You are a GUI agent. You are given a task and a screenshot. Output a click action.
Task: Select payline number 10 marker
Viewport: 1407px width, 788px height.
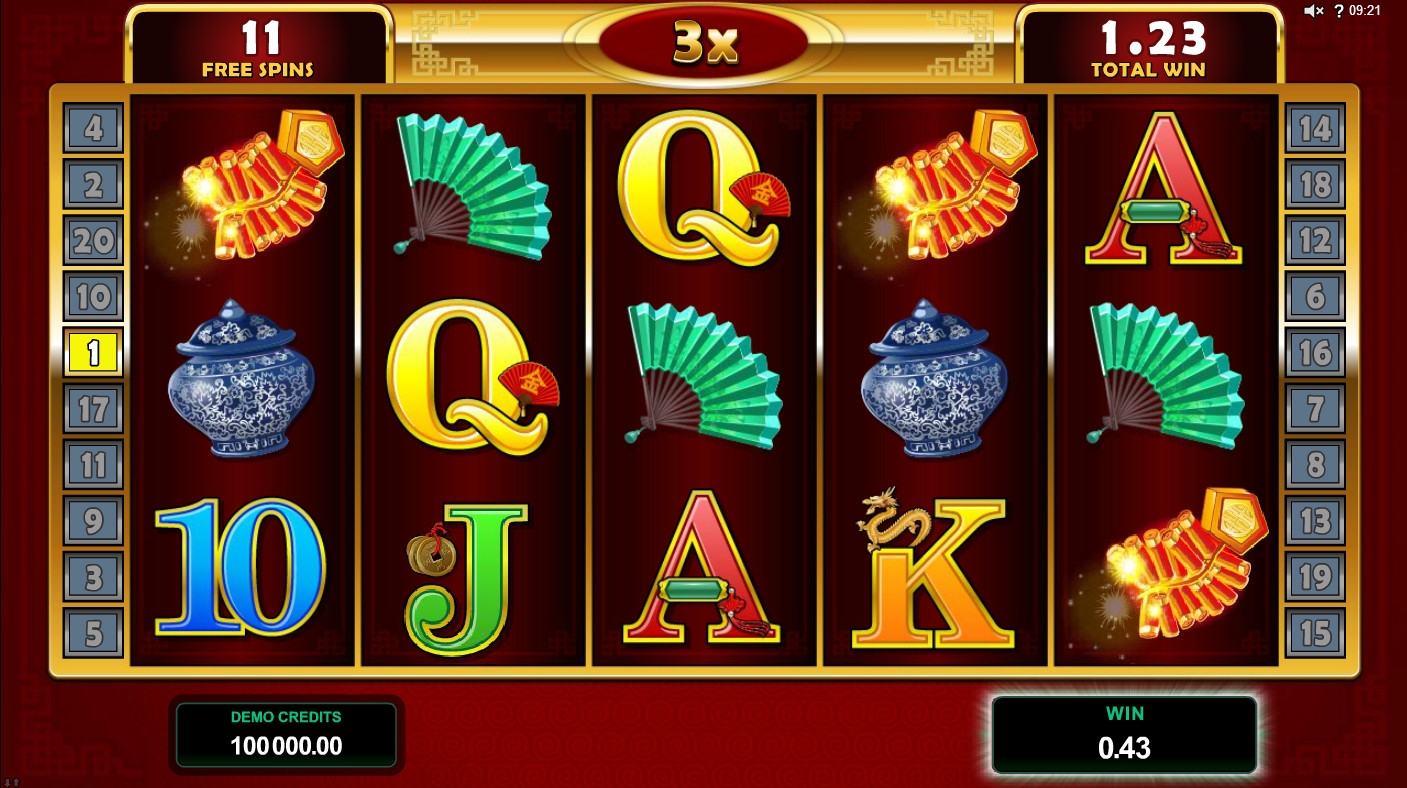coord(93,296)
